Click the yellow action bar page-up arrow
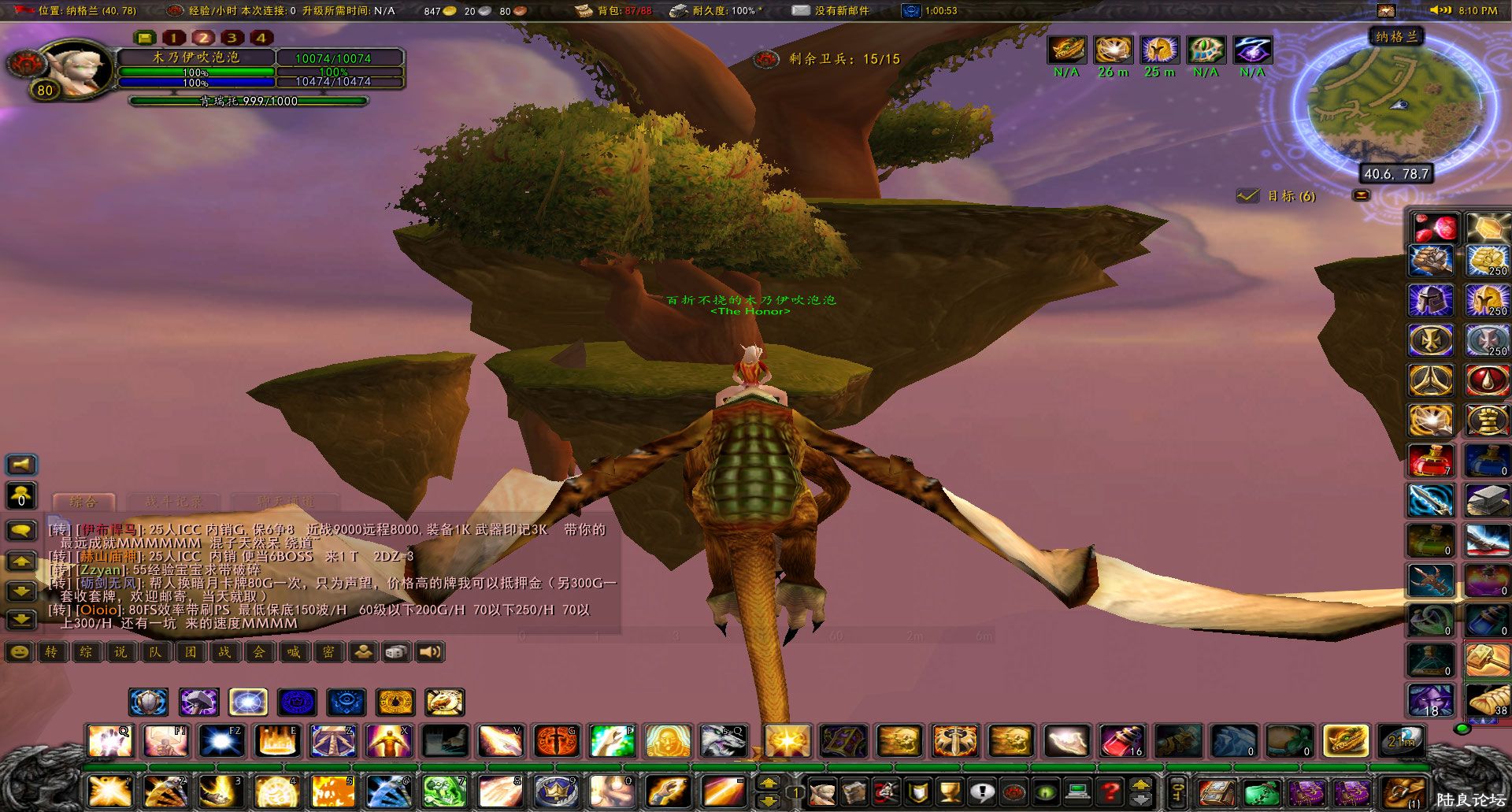The image size is (1512, 812). (x=1140, y=785)
